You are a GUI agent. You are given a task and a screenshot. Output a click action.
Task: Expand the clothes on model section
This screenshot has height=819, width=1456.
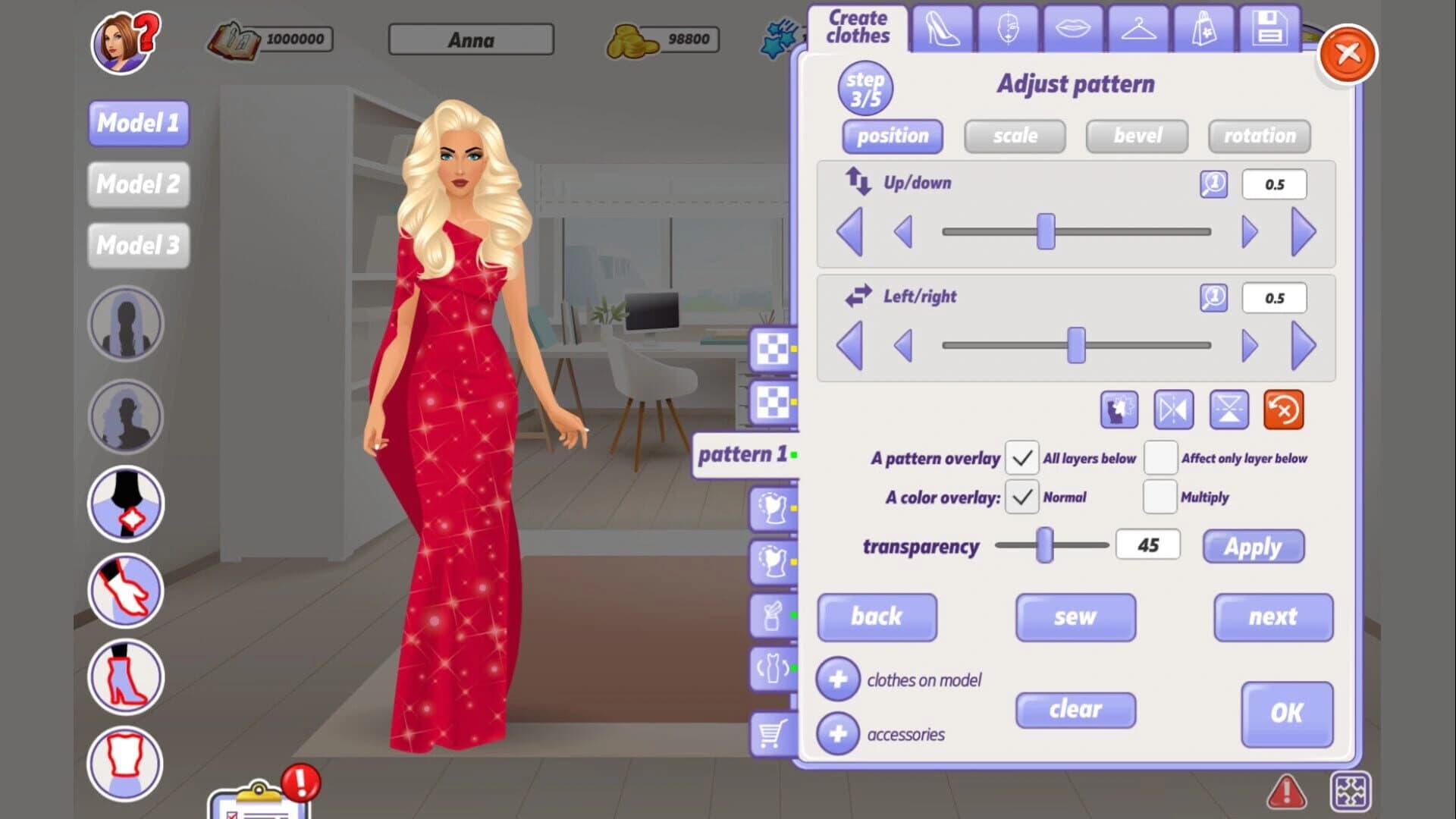pos(837,679)
